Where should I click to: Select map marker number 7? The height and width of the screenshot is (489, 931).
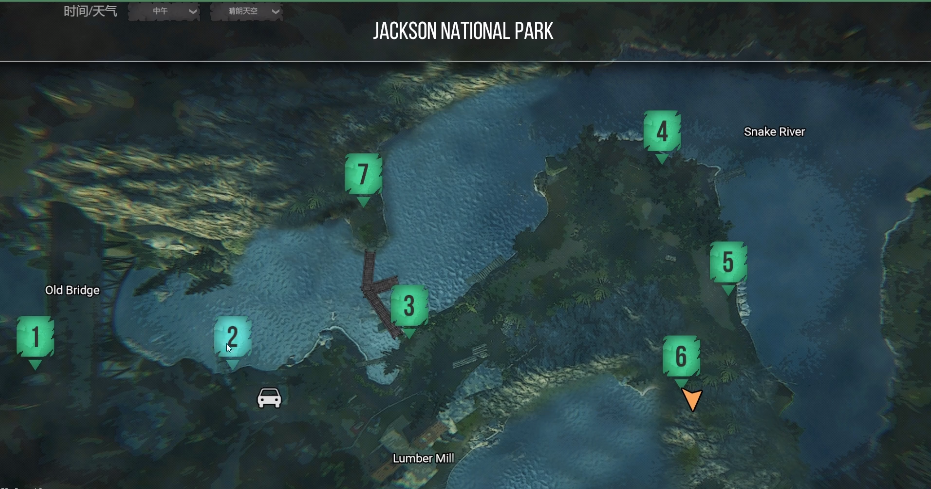click(363, 176)
